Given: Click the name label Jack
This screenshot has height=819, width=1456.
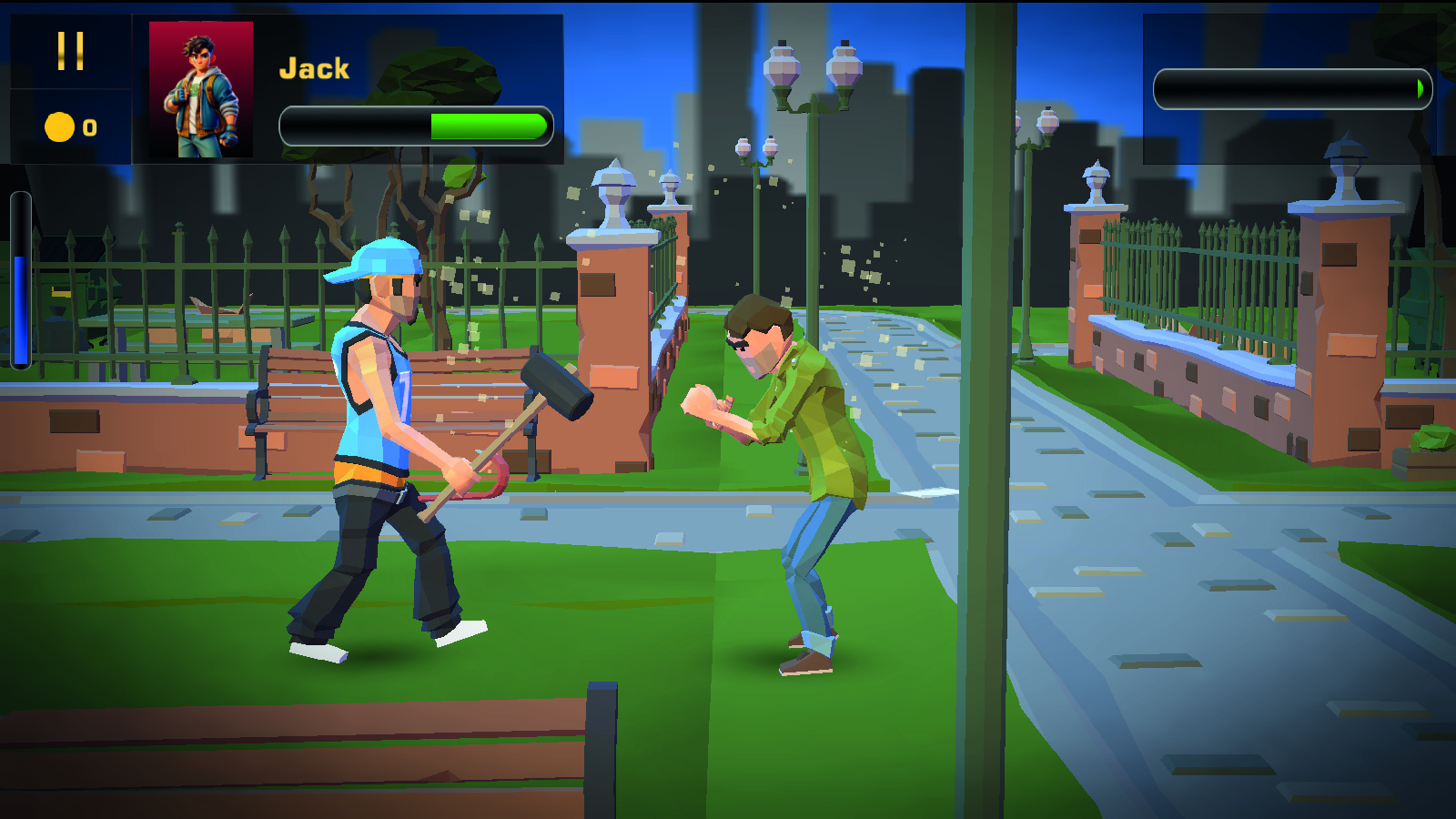Looking at the screenshot, I should [315, 67].
